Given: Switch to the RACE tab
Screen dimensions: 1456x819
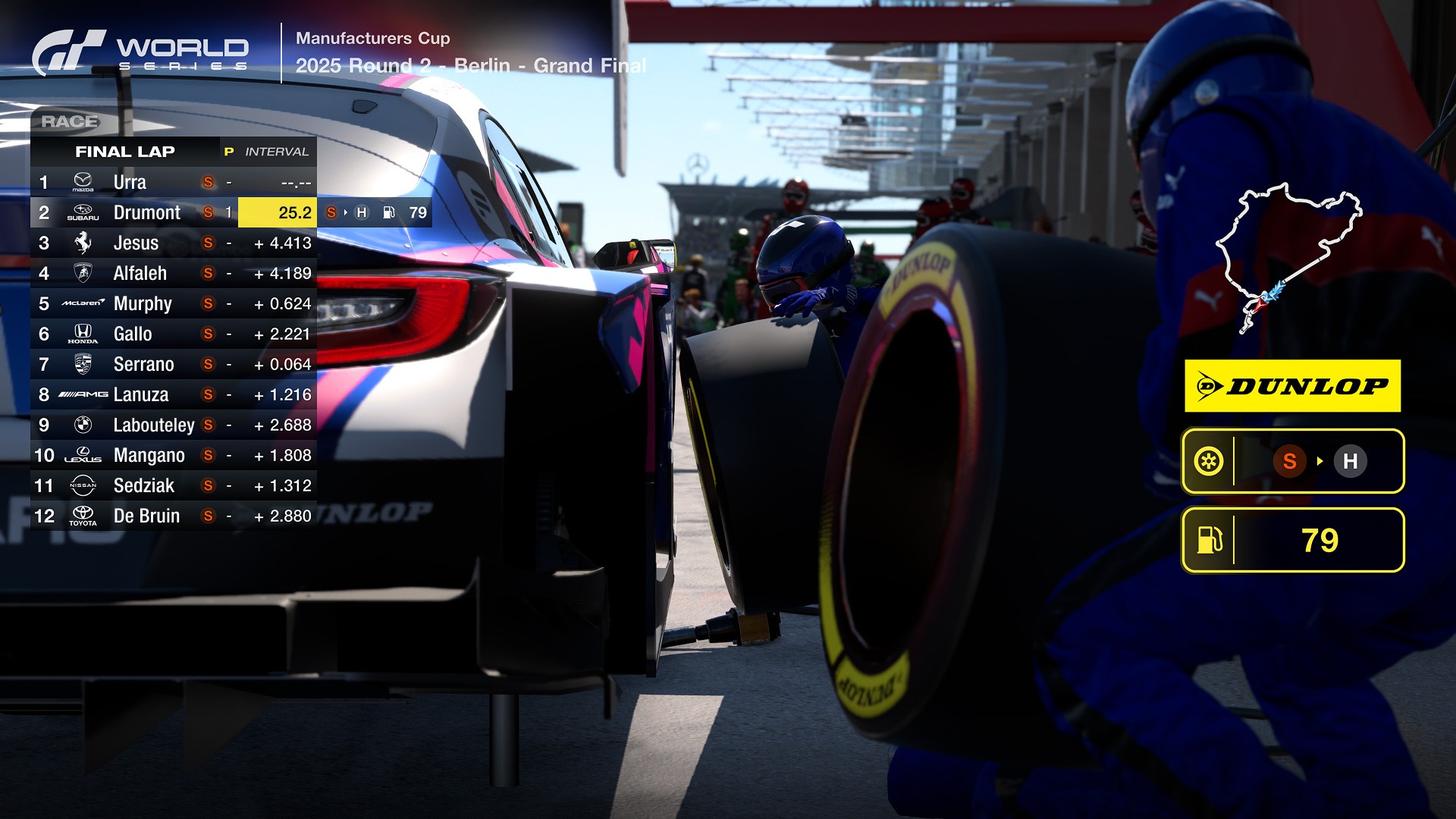Looking at the screenshot, I should 70,120.
